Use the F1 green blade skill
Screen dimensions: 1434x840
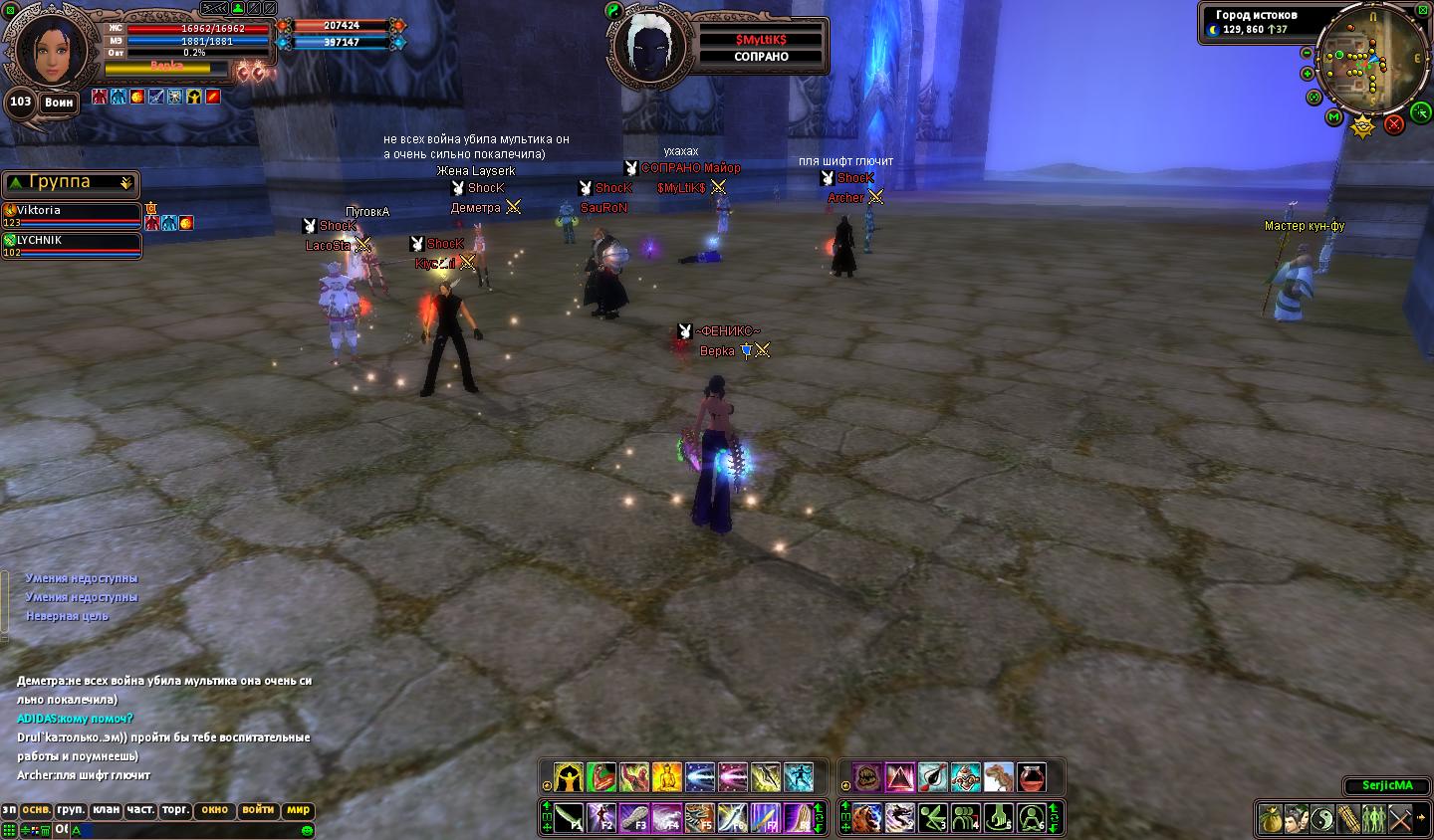[570, 818]
